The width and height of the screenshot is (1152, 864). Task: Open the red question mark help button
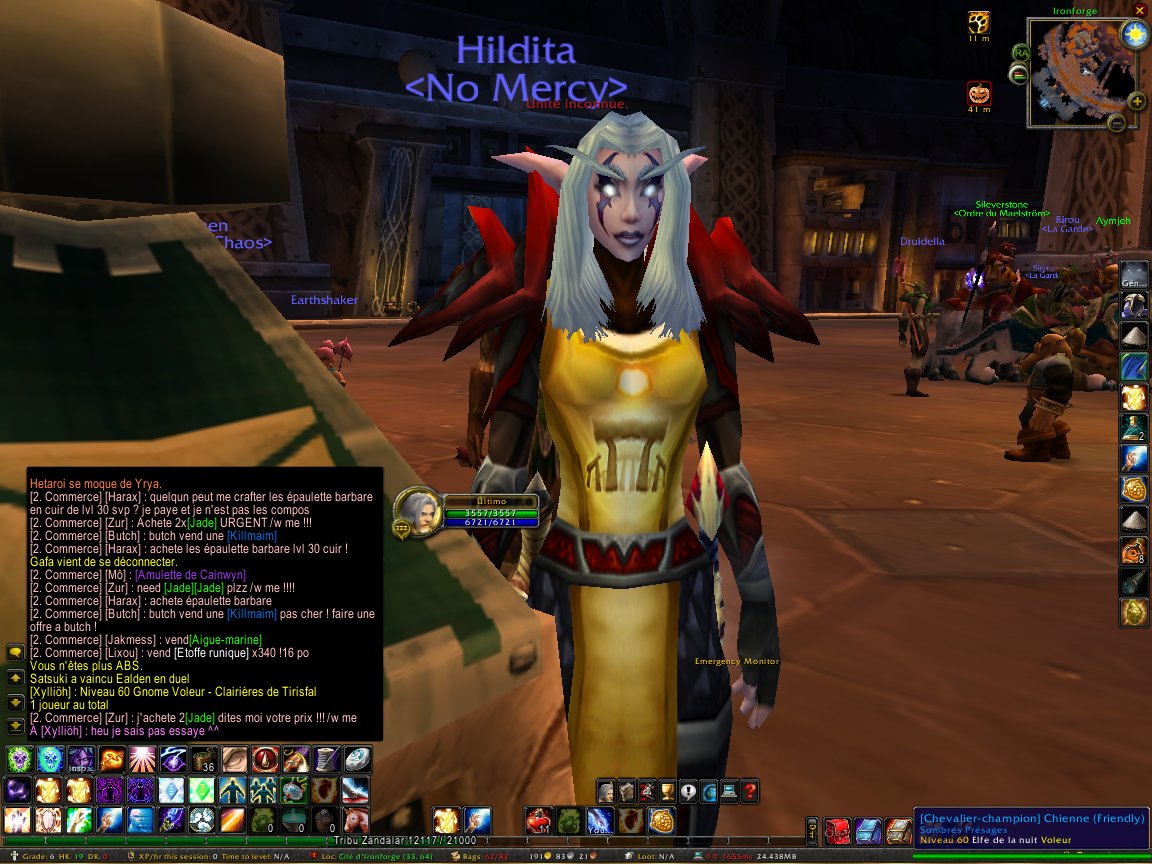tap(750, 792)
